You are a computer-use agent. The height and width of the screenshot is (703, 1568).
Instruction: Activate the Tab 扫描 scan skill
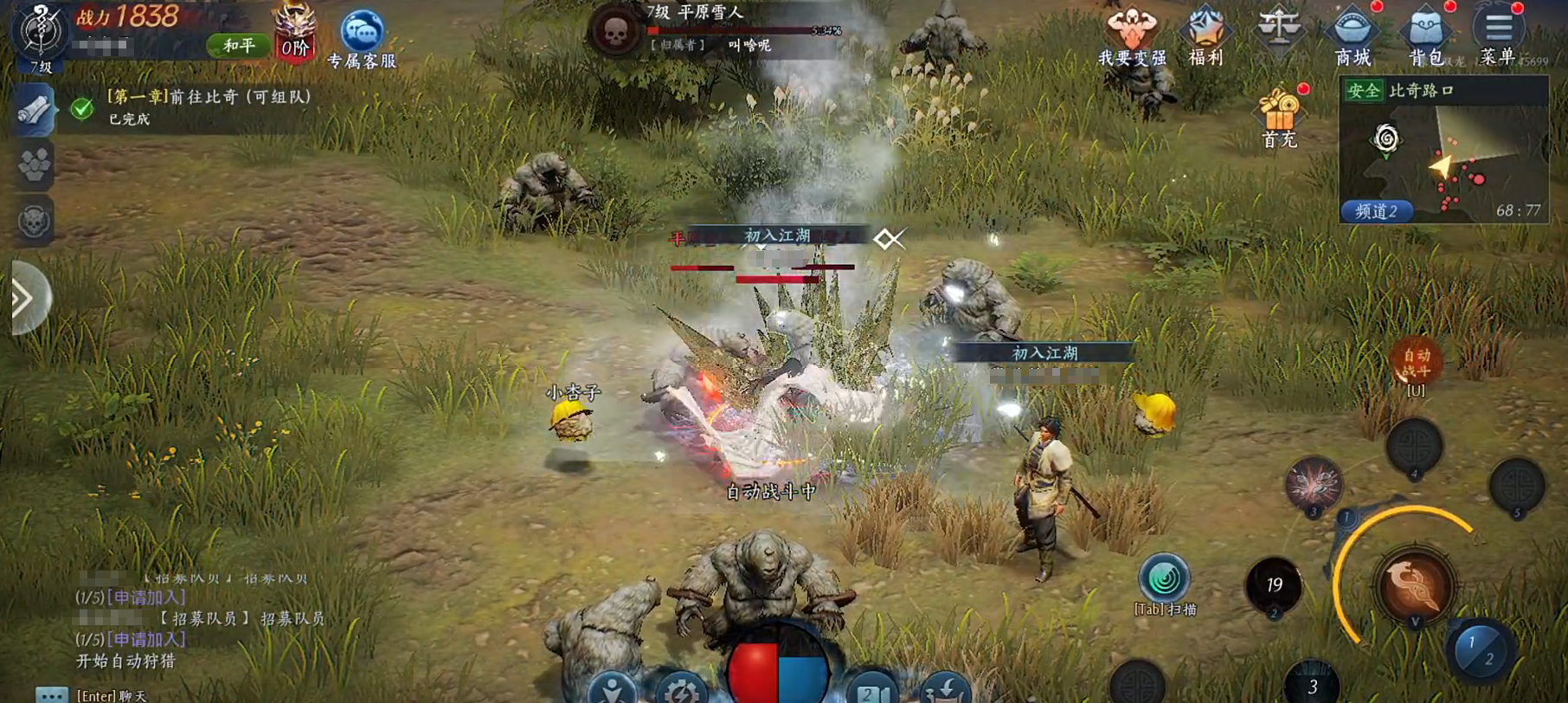[1165, 579]
